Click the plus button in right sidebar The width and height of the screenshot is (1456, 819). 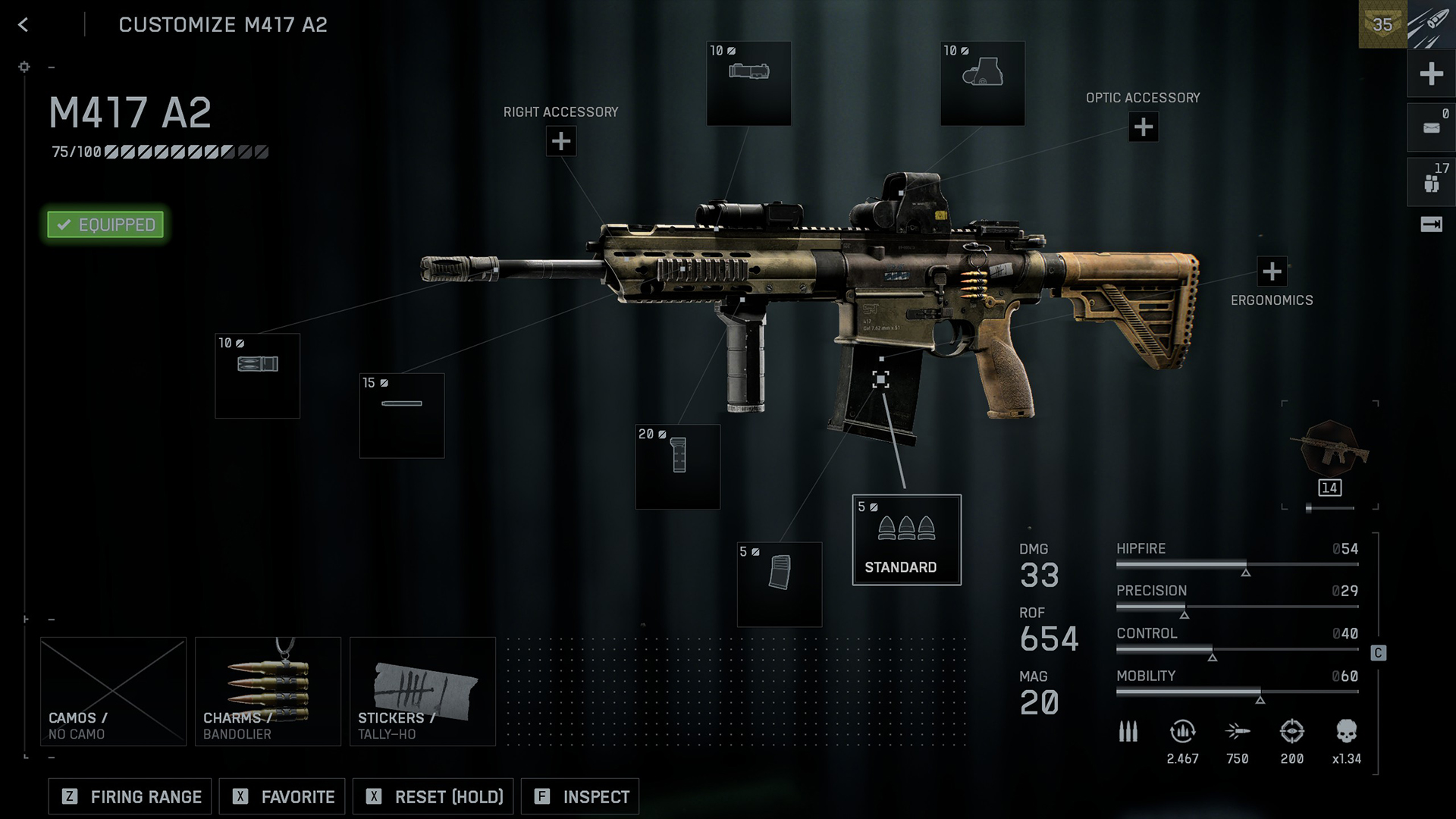click(1431, 74)
